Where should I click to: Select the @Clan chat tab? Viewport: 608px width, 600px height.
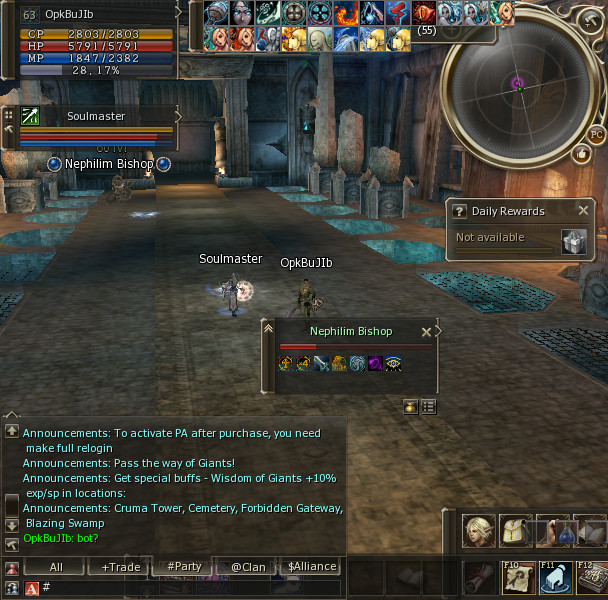pos(248,567)
